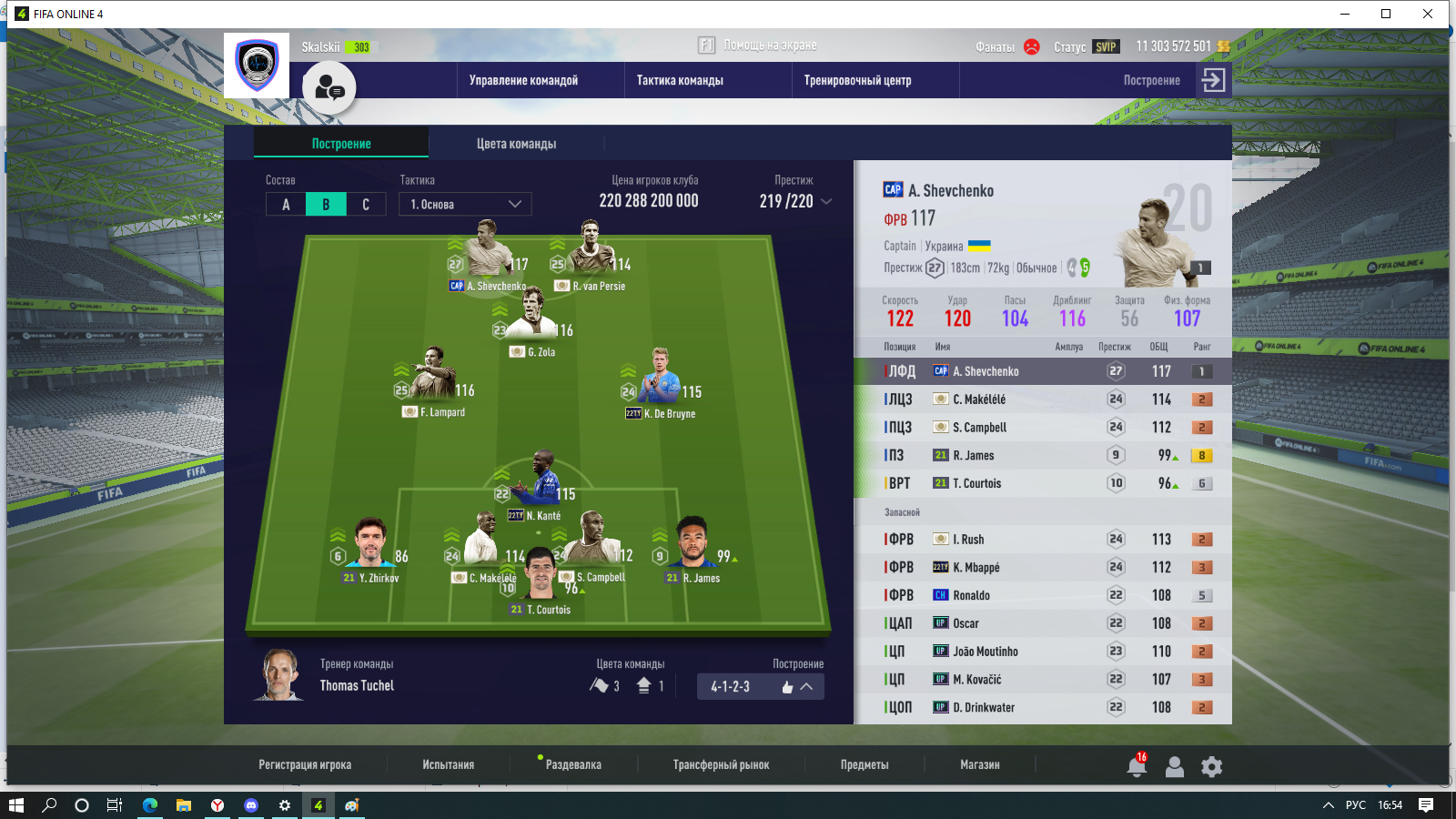Screen dimensions: 1456x819
Task: Expand the Престиж 219/220 arrow
Action: pyautogui.click(x=826, y=202)
